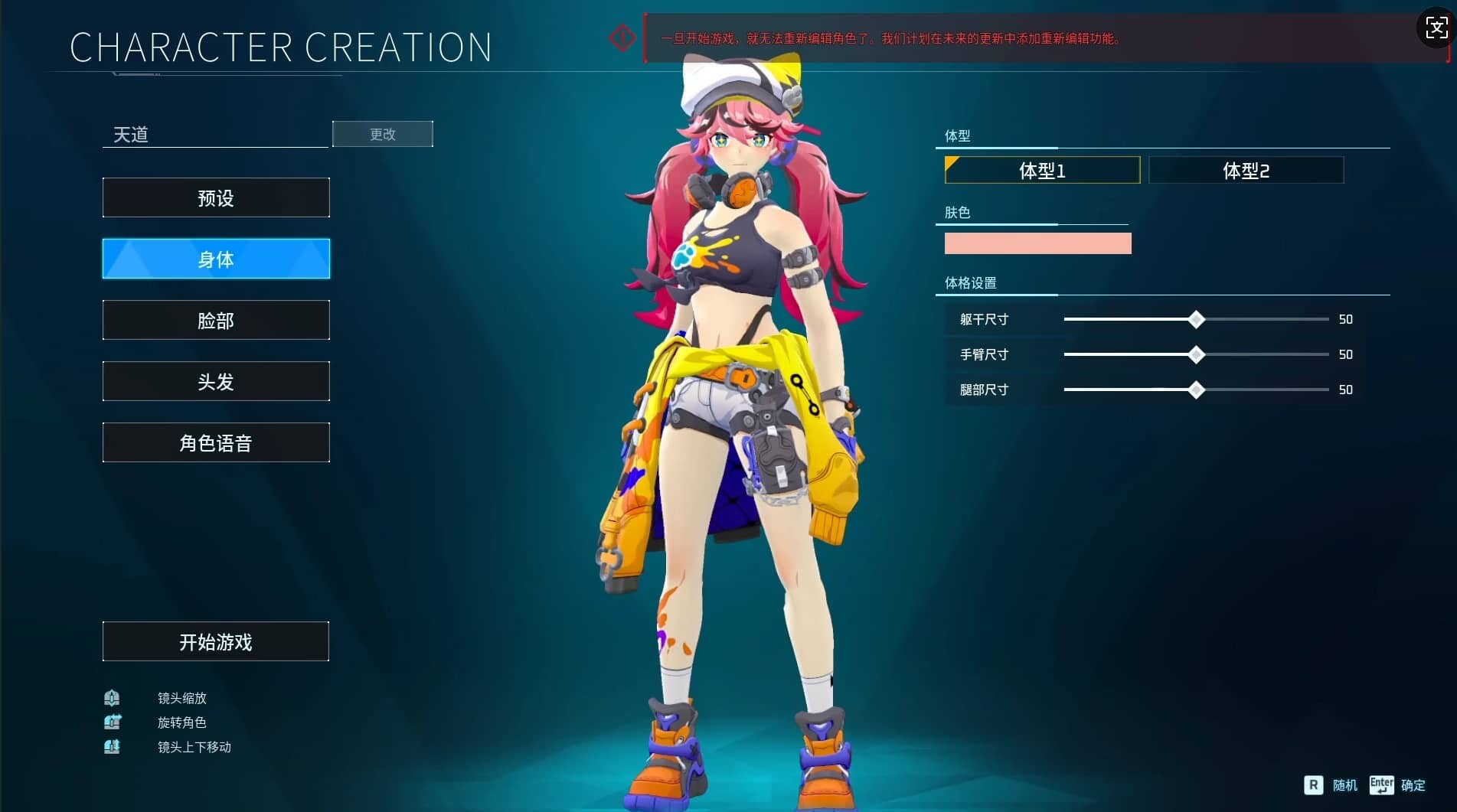Select the 身体 body category

(216, 259)
